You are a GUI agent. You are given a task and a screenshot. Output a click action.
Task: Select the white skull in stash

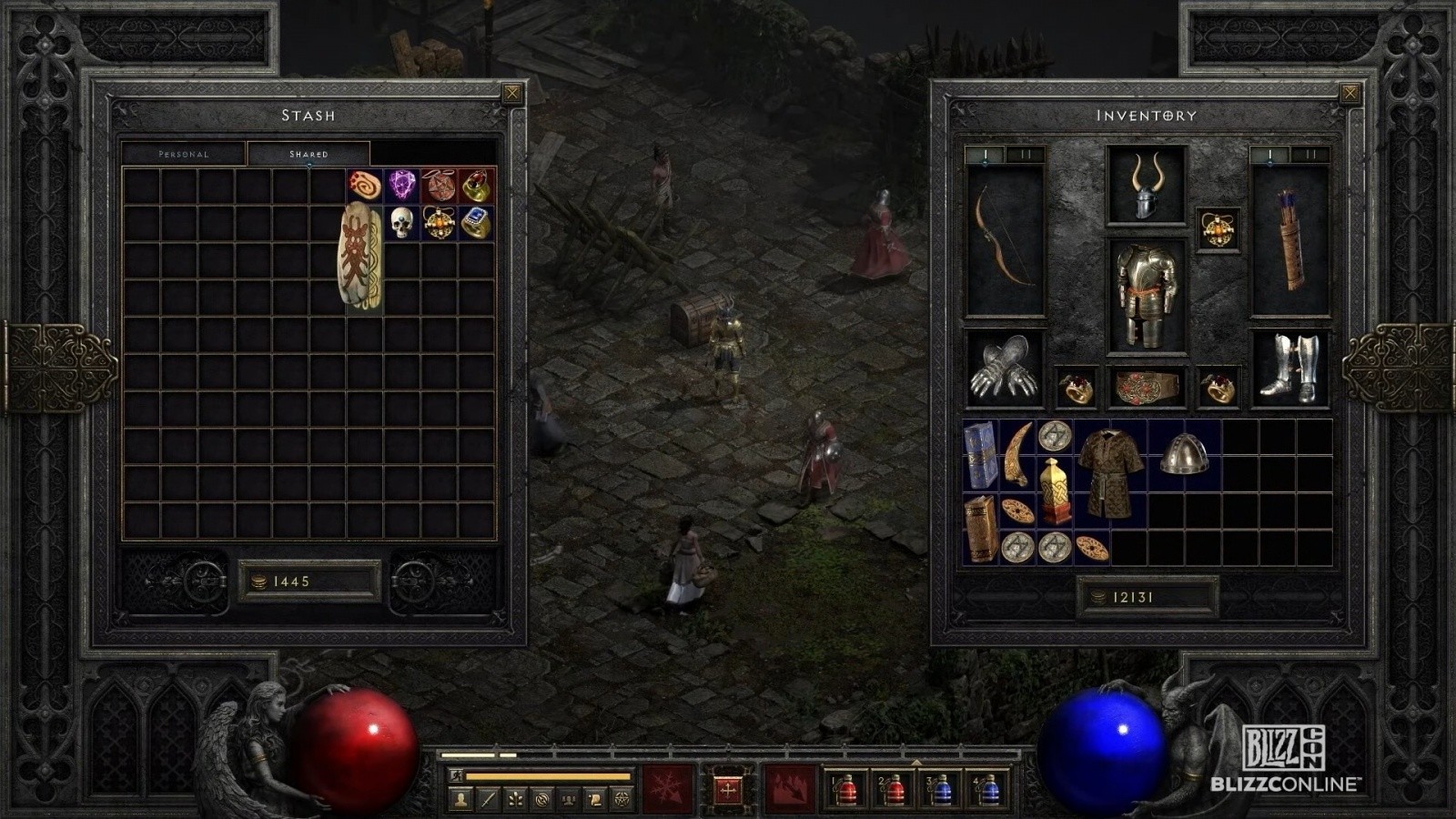pyautogui.click(x=401, y=222)
